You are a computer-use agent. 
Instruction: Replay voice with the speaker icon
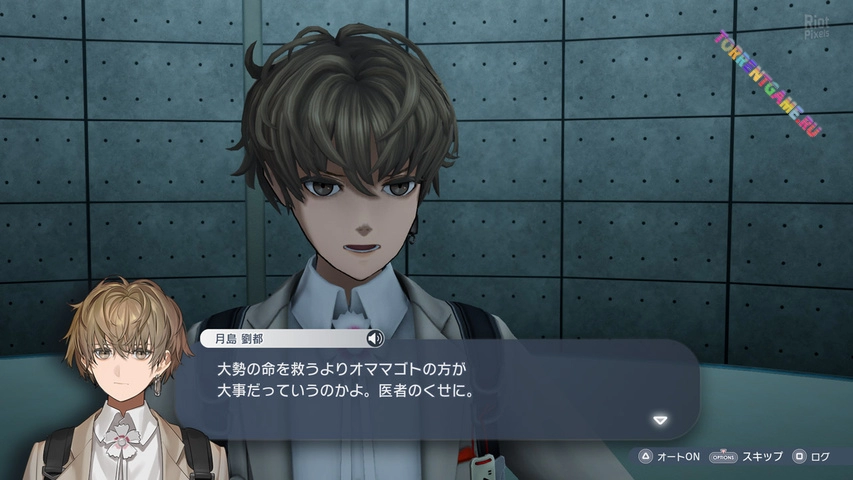pos(376,338)
